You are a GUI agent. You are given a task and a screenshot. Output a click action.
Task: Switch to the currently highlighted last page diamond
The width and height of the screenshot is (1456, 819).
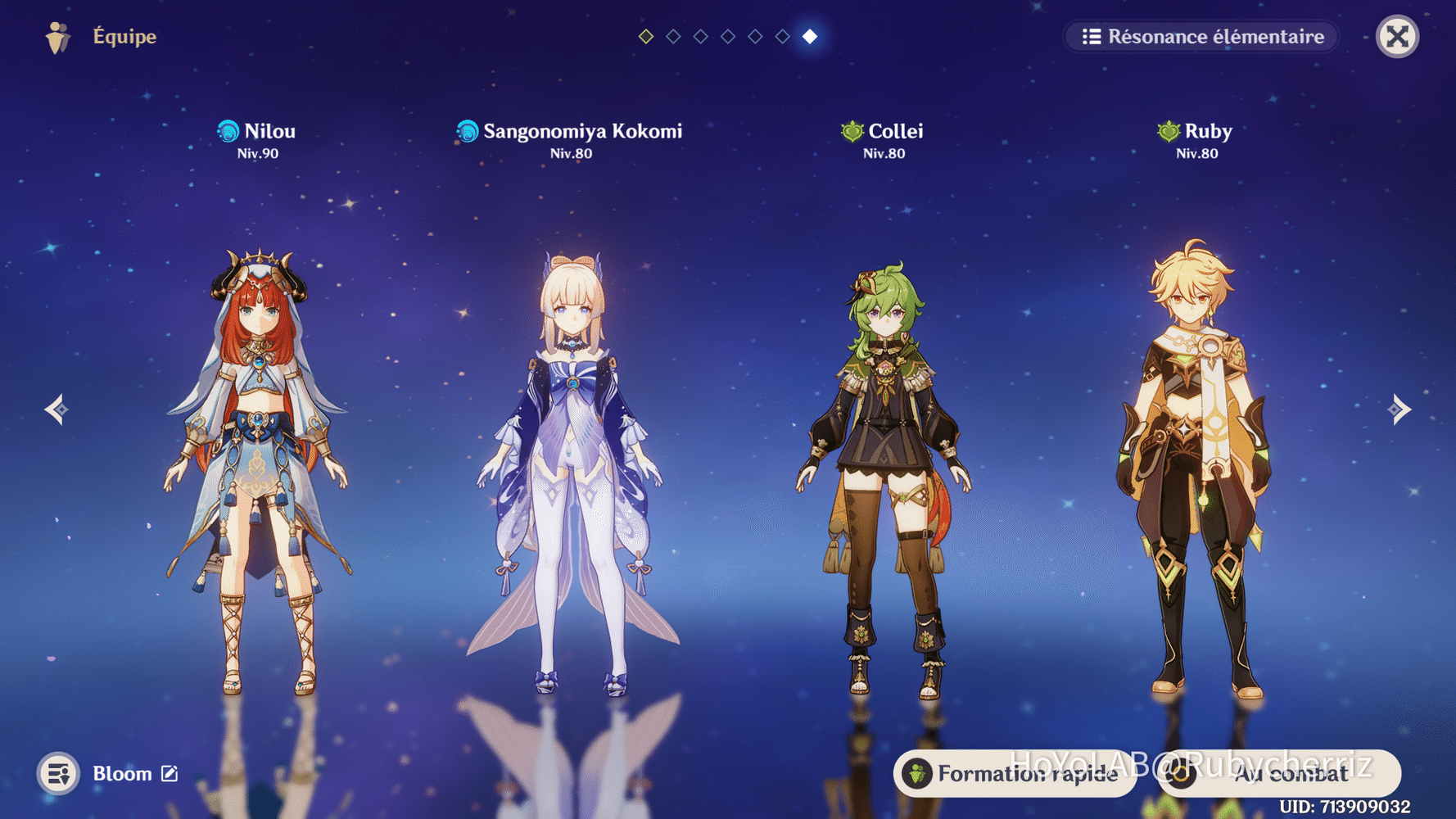coord(810,36)
